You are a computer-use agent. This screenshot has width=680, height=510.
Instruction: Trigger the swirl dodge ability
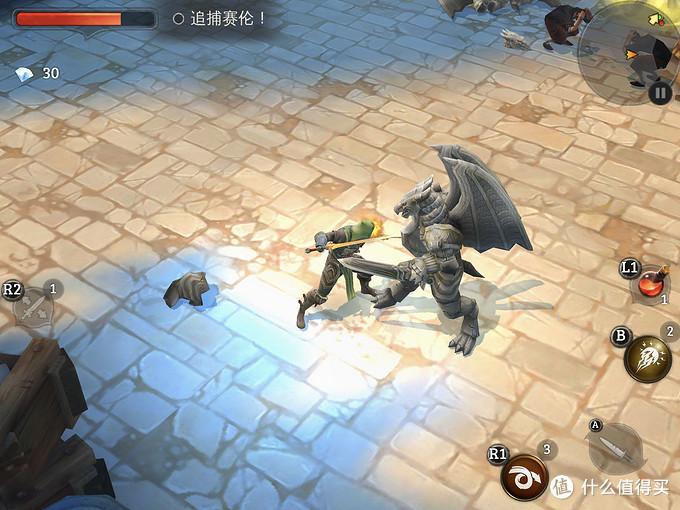coord(524,476)
